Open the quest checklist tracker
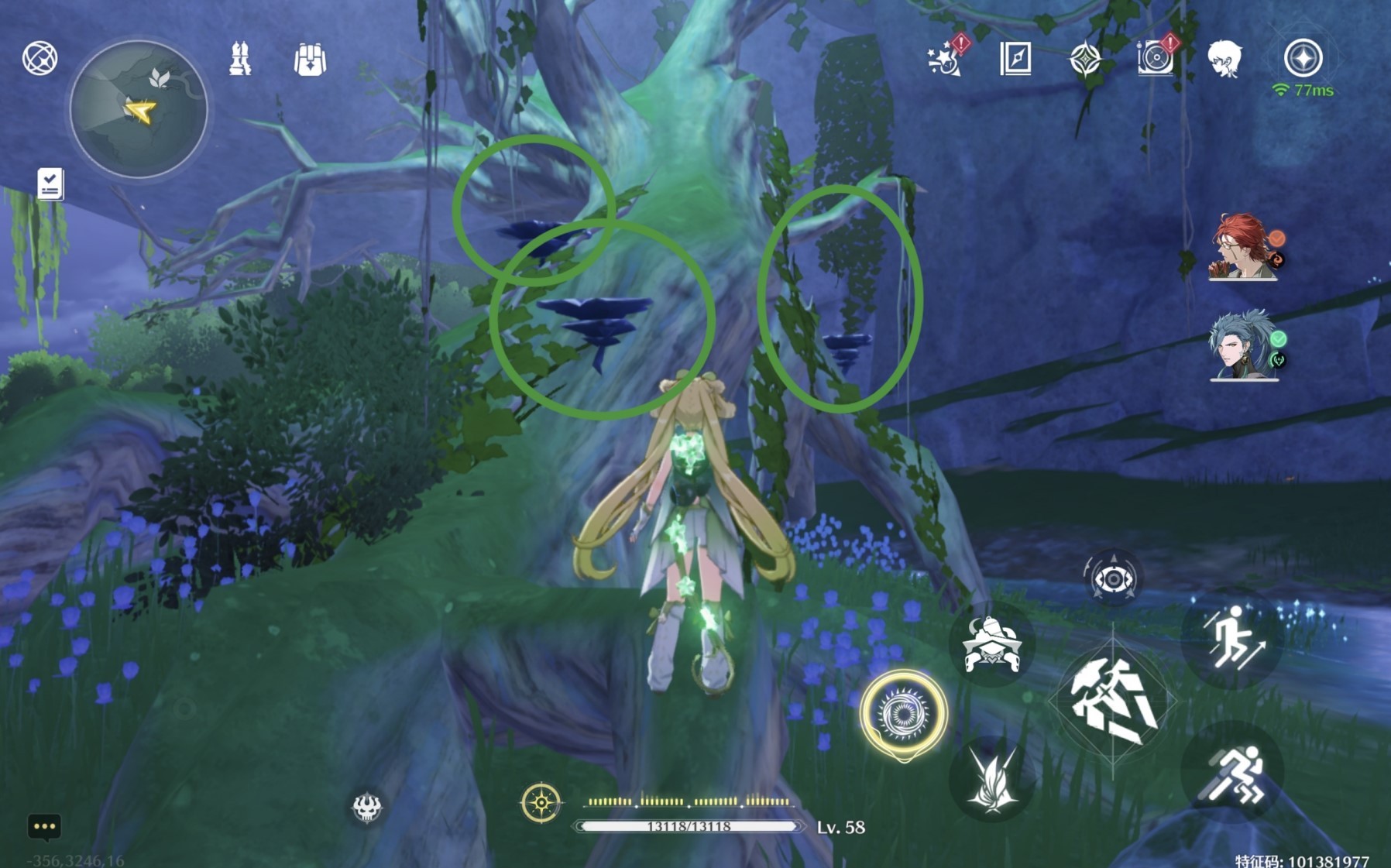The width and height of the screenshot is (1391, 868). (x=50, y=184)
